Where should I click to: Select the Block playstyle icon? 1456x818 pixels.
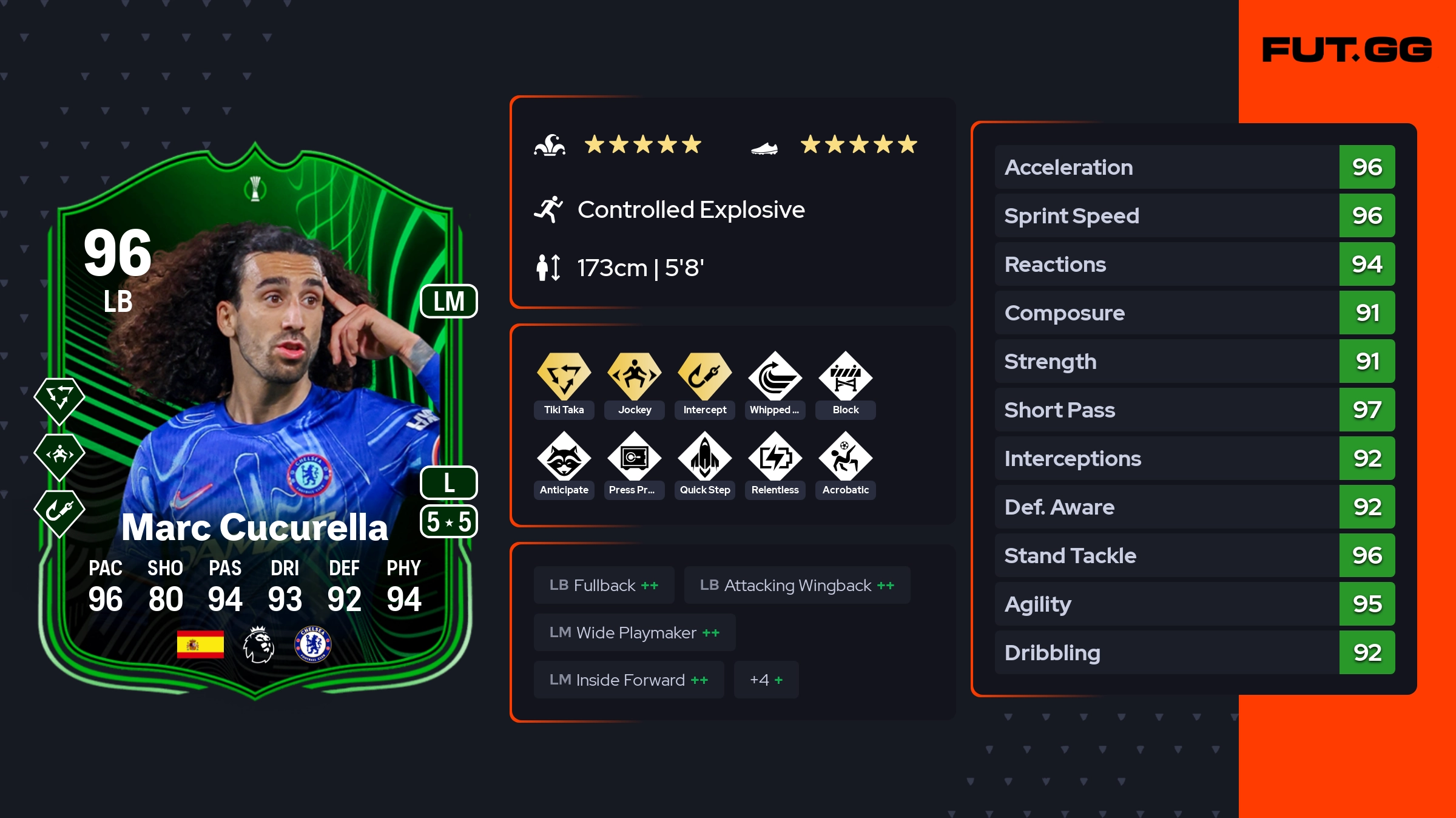tap(845, 376)
